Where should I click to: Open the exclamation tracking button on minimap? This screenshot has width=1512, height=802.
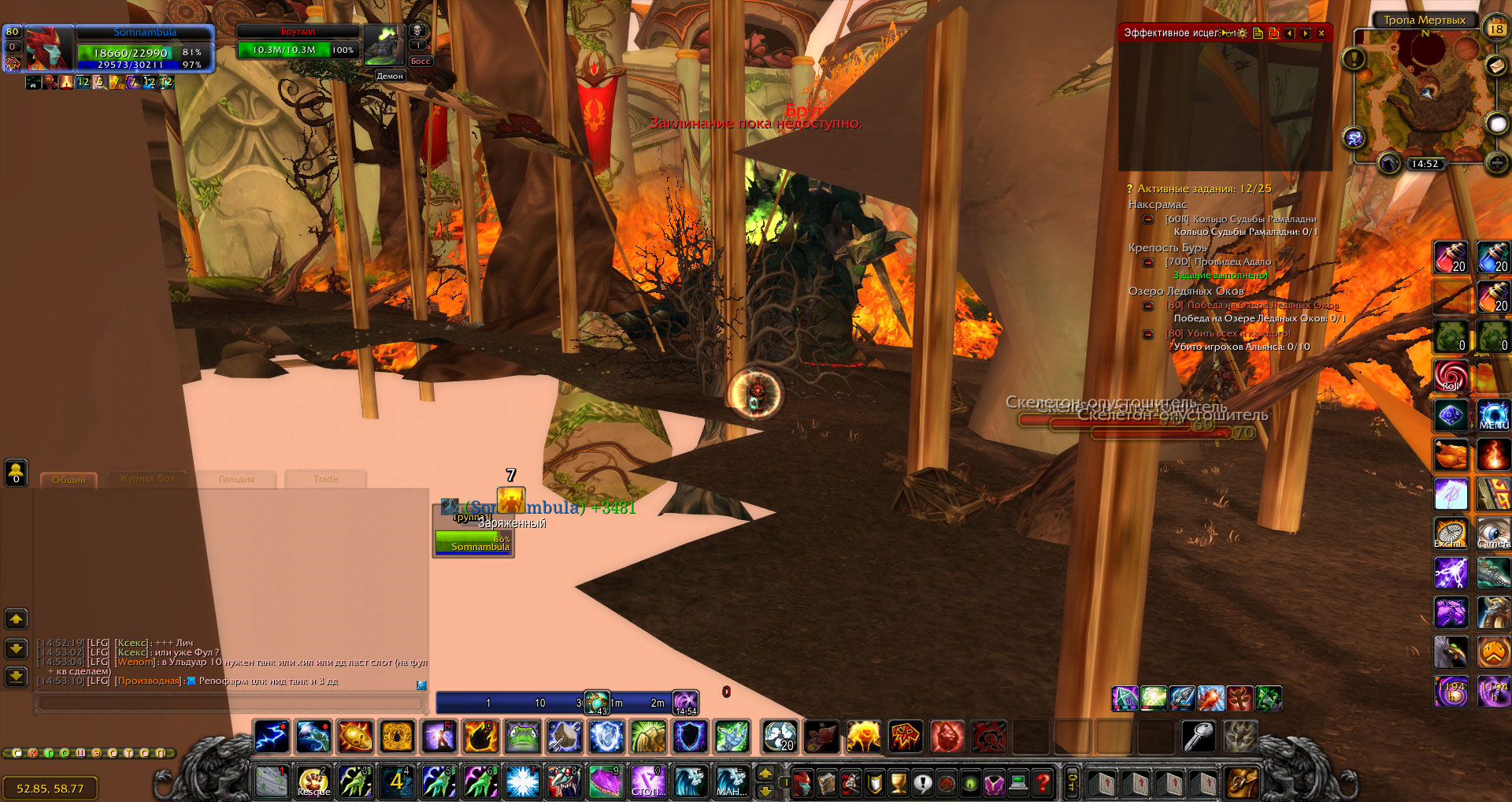1354,58
